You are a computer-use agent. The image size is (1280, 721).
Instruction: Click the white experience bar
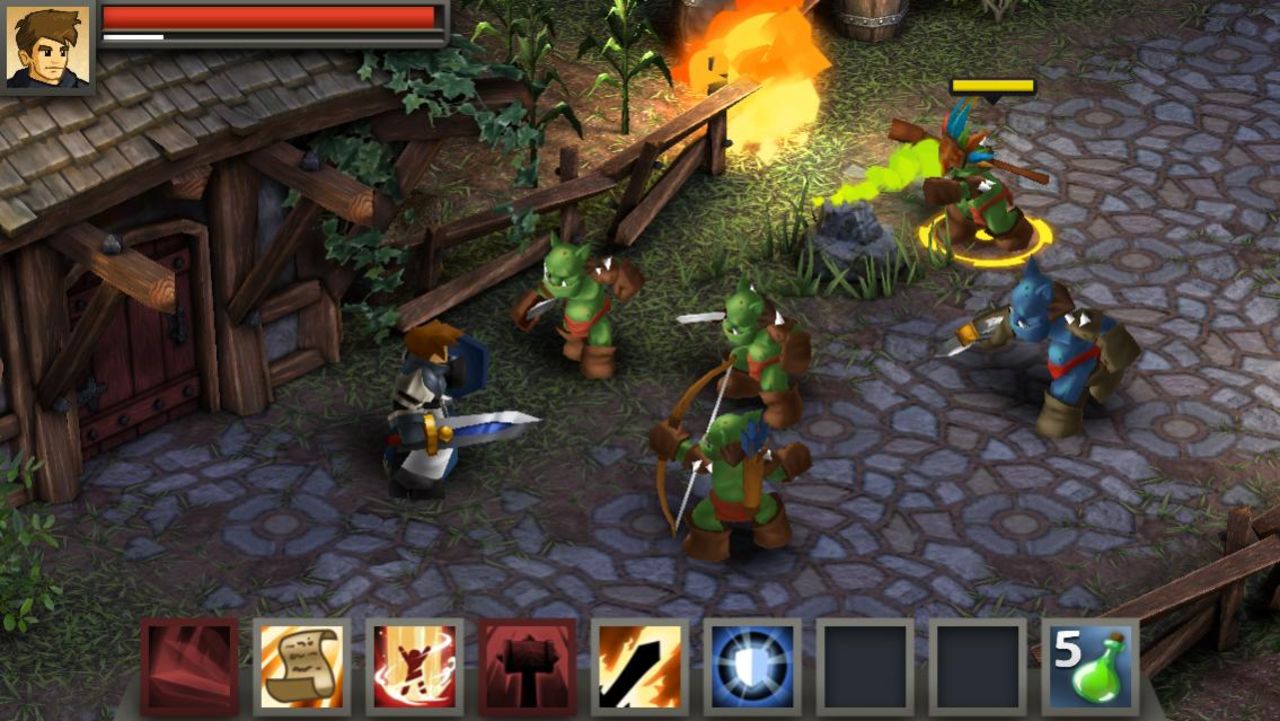tap(135, 37)
